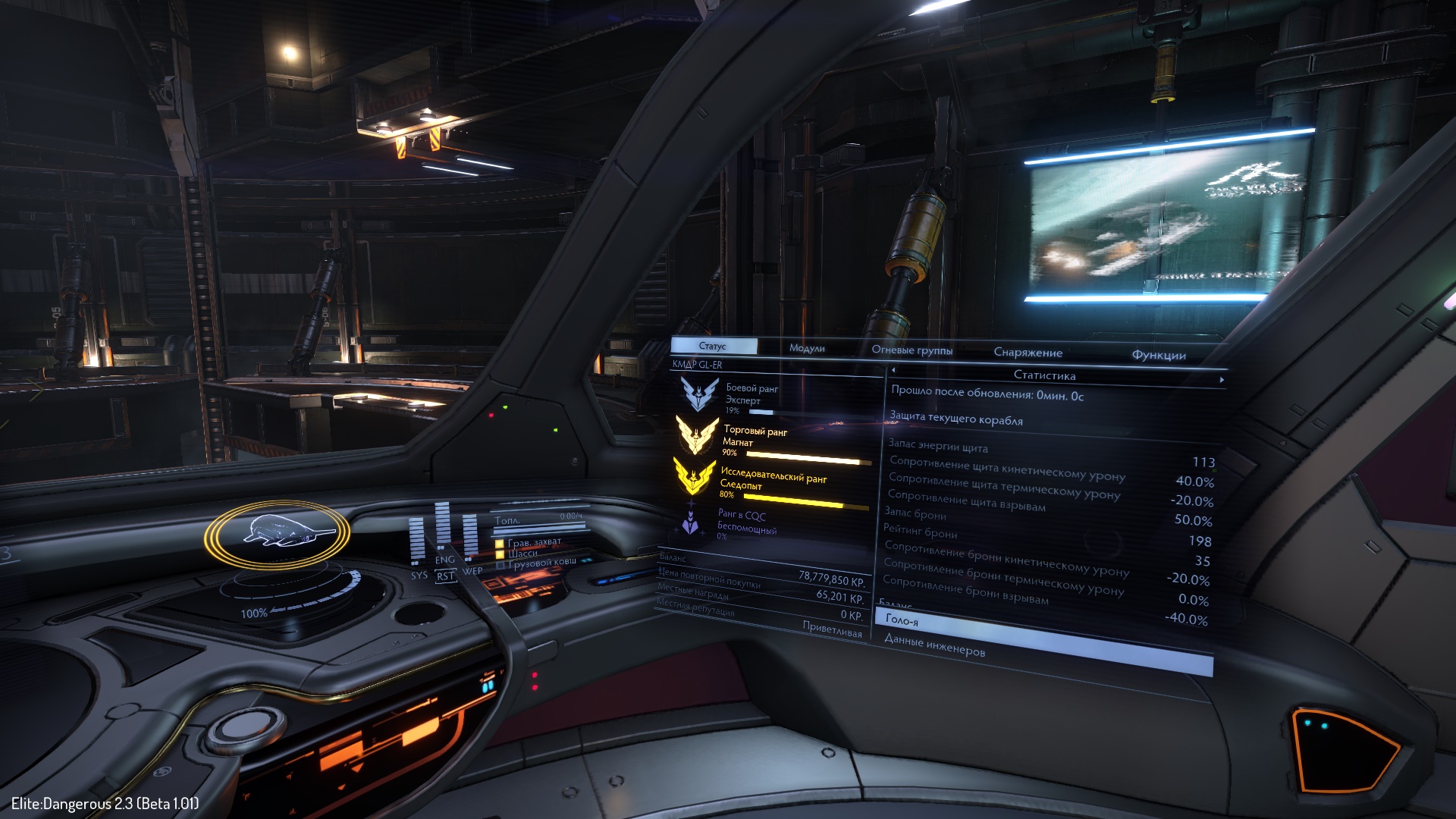Switch to the Снаряжение tab
Screen dimensions: 1456x819
click(1028, 353)
